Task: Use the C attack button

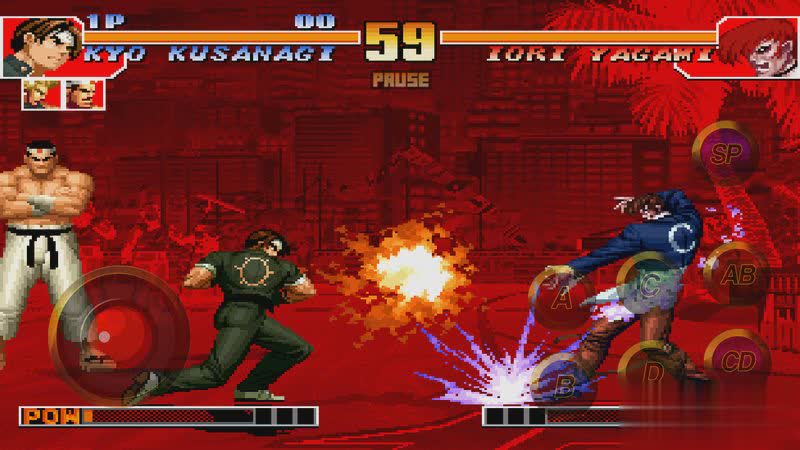Action: coord(650,283)
